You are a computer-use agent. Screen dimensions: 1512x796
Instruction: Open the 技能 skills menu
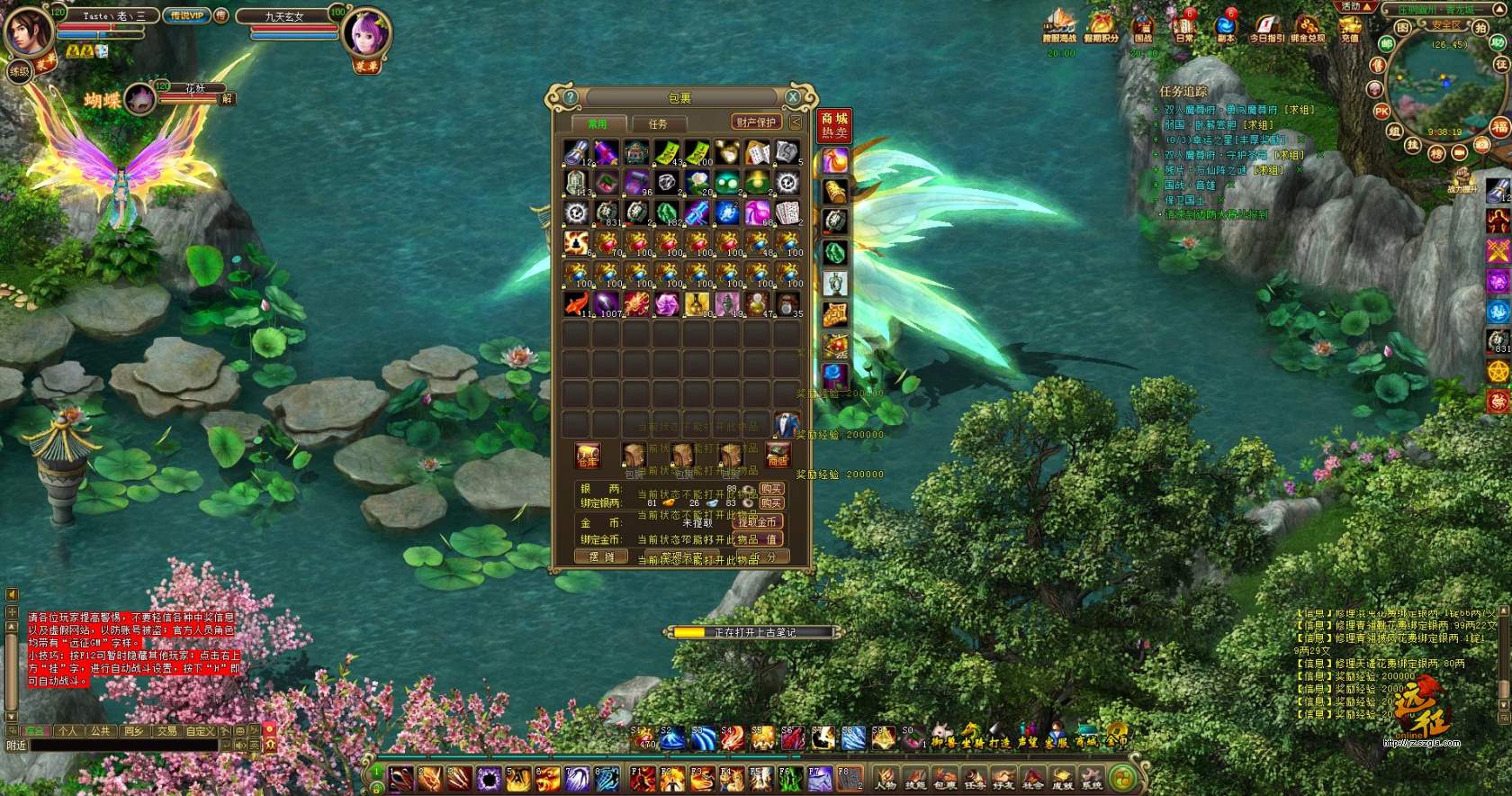(915, 778)
